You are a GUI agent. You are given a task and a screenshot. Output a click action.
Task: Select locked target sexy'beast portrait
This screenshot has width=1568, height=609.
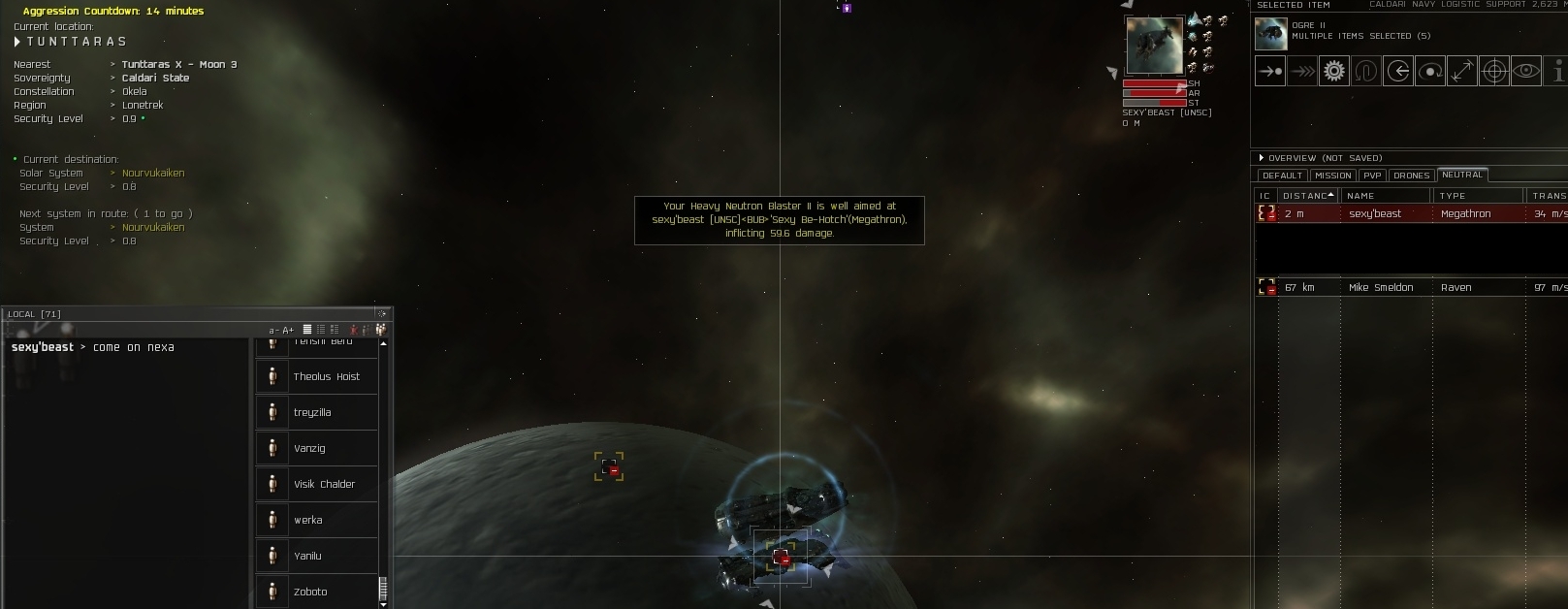click(x=1154, y=45)
